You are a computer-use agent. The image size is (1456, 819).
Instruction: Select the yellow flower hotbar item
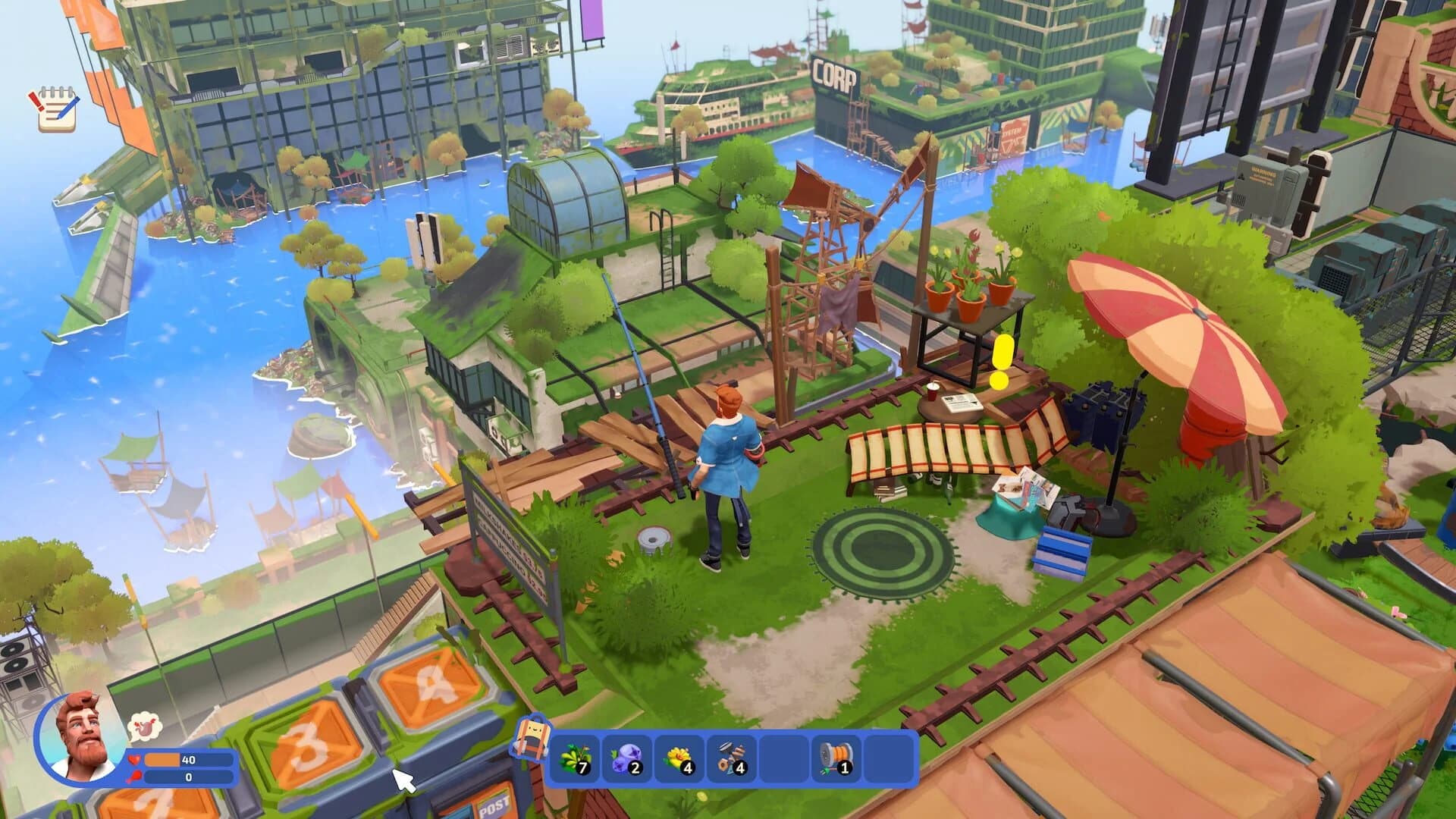(678, 758)
